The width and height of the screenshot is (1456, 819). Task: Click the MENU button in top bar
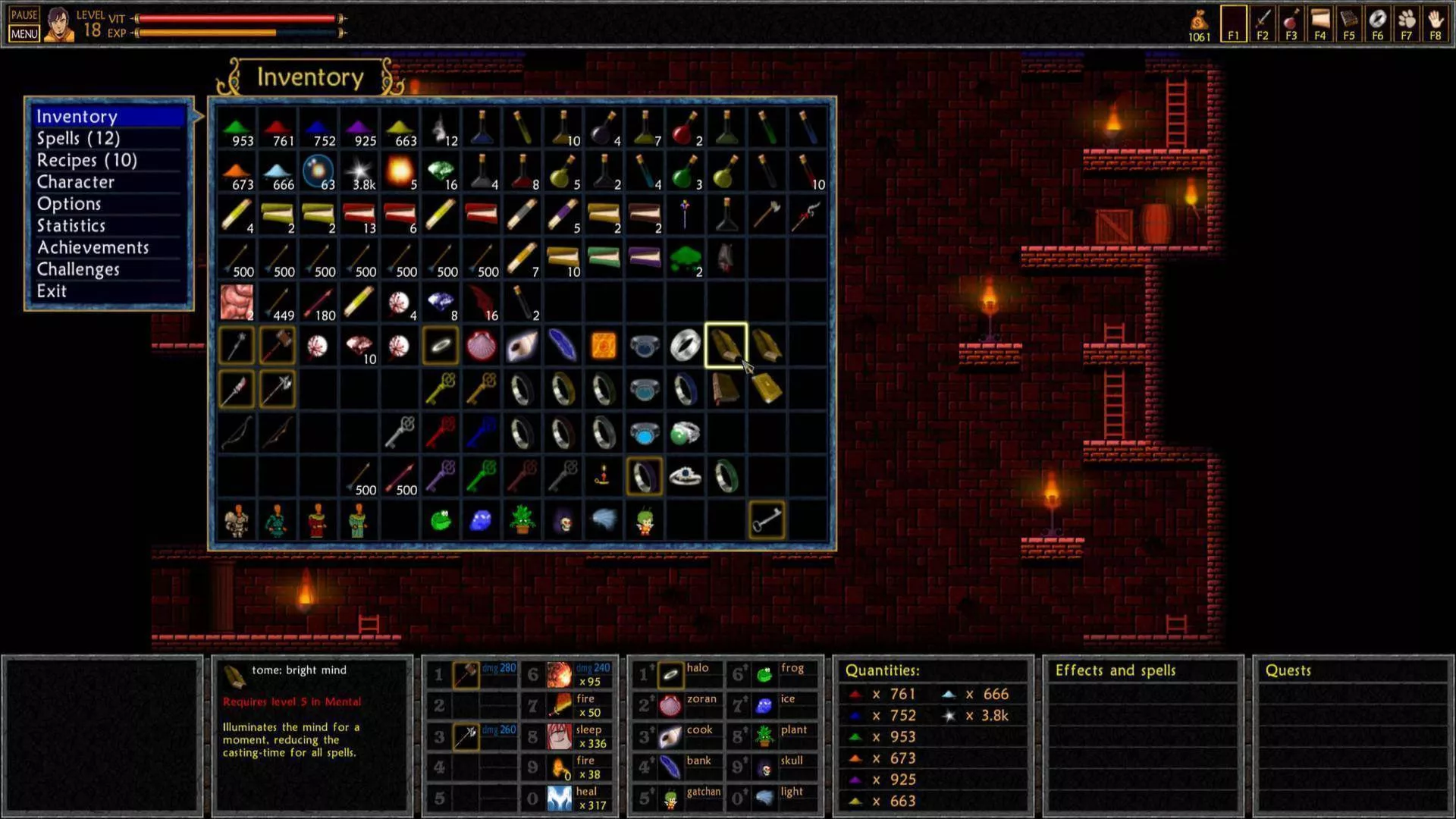[24, 34]
